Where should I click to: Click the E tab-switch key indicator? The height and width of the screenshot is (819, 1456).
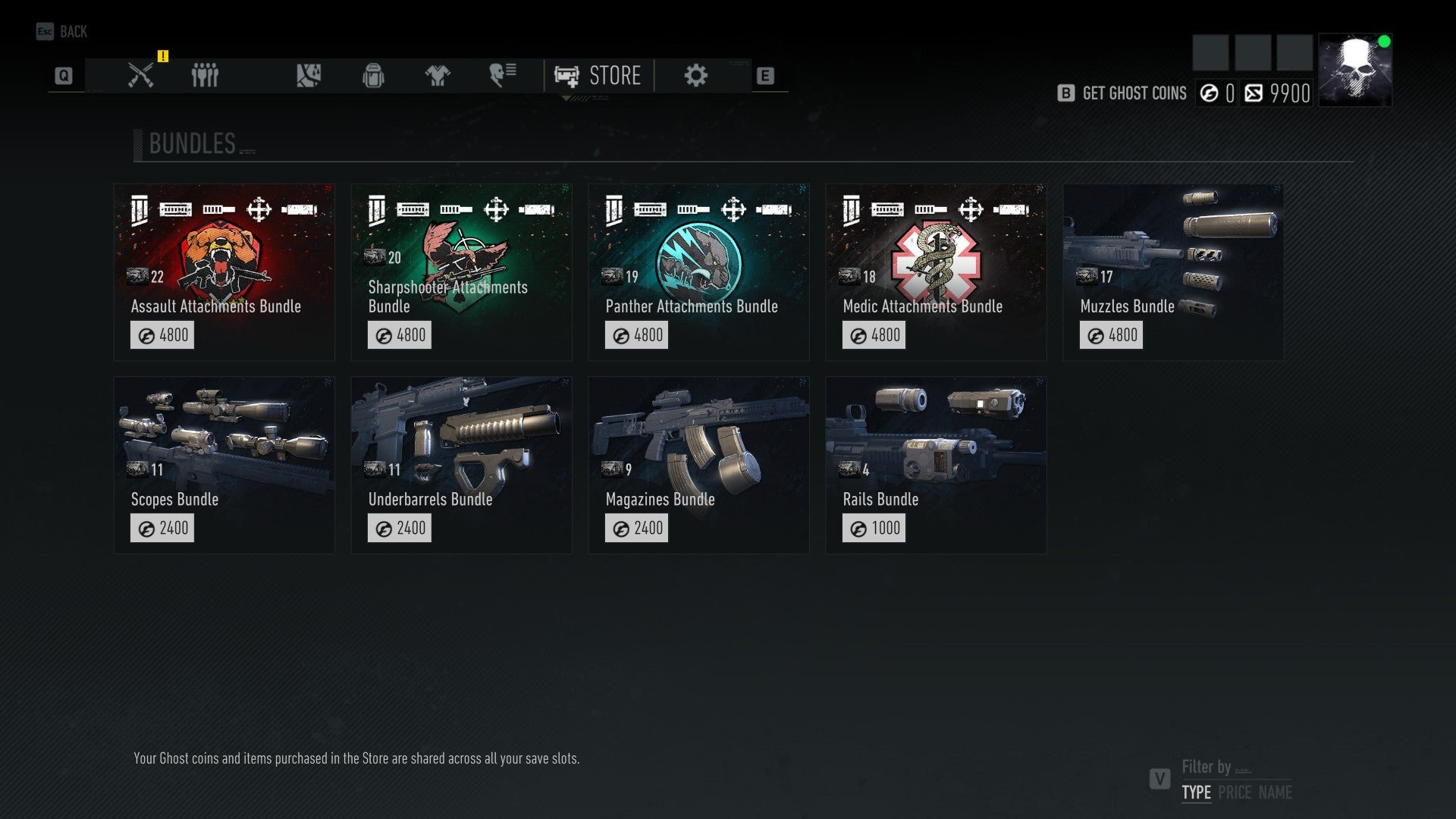pyautogui.click(x=766, y=75)
